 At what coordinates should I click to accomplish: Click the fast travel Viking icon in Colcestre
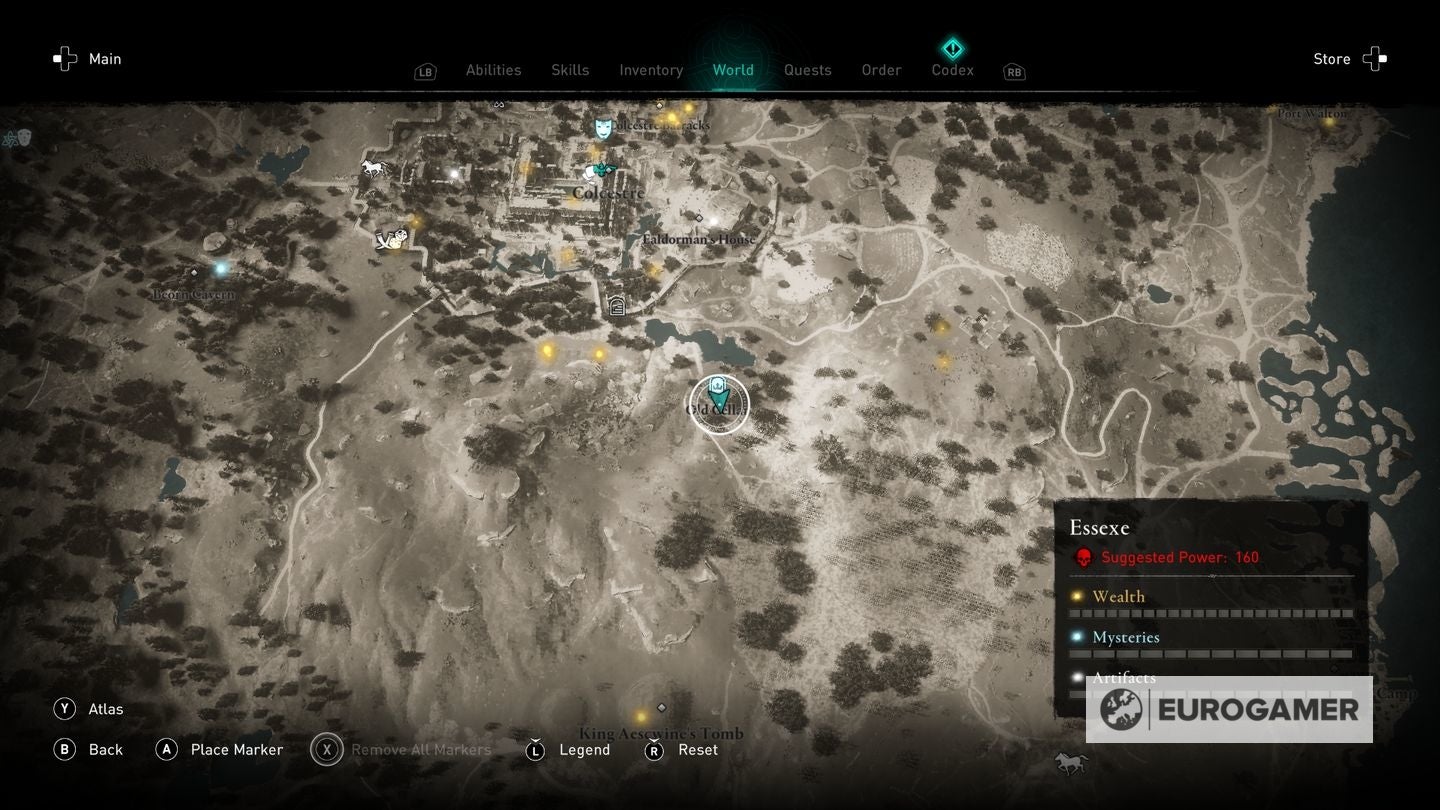tap(600, 170)
